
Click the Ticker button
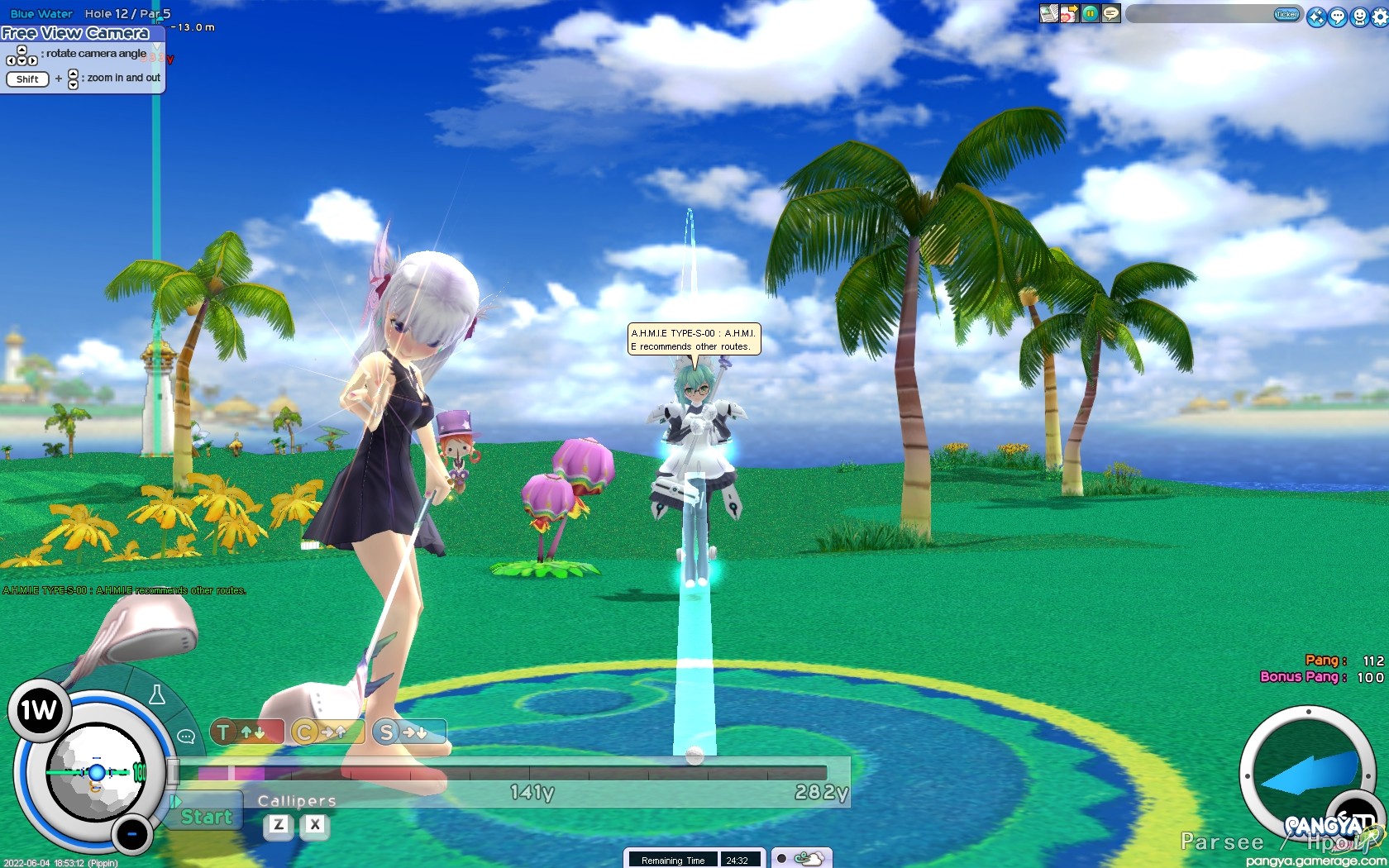point(1286,14)
